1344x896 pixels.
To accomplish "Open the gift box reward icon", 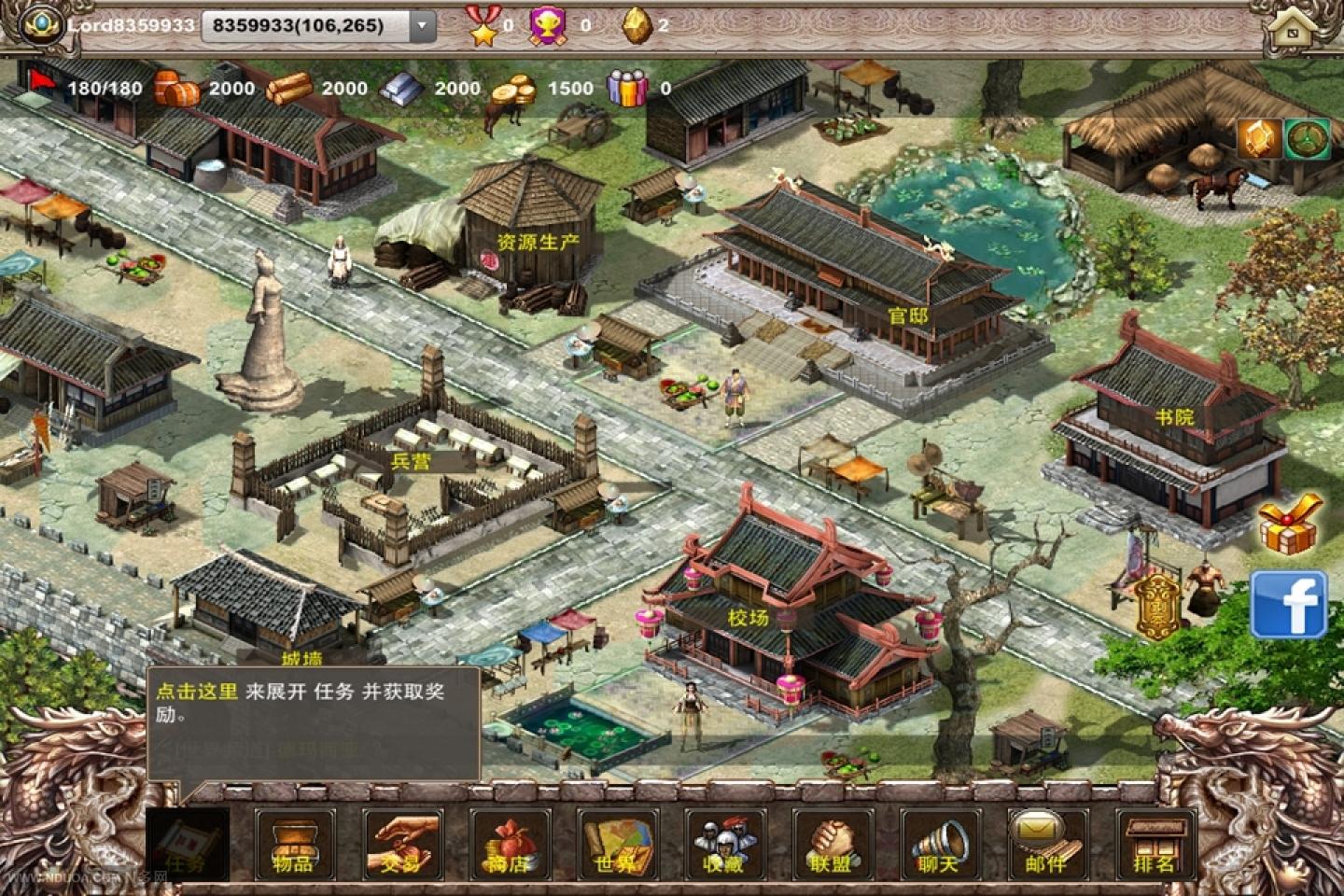I will pyautogui.click(x=1290, y=525).
